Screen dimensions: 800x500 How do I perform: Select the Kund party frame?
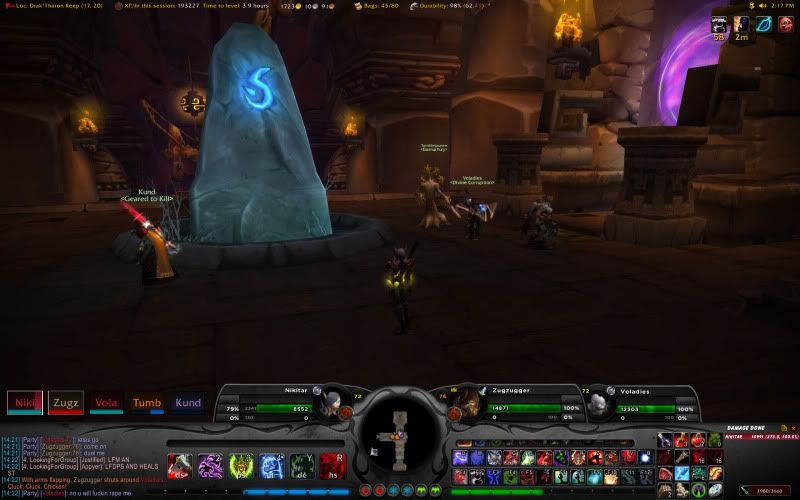point(188,403)
